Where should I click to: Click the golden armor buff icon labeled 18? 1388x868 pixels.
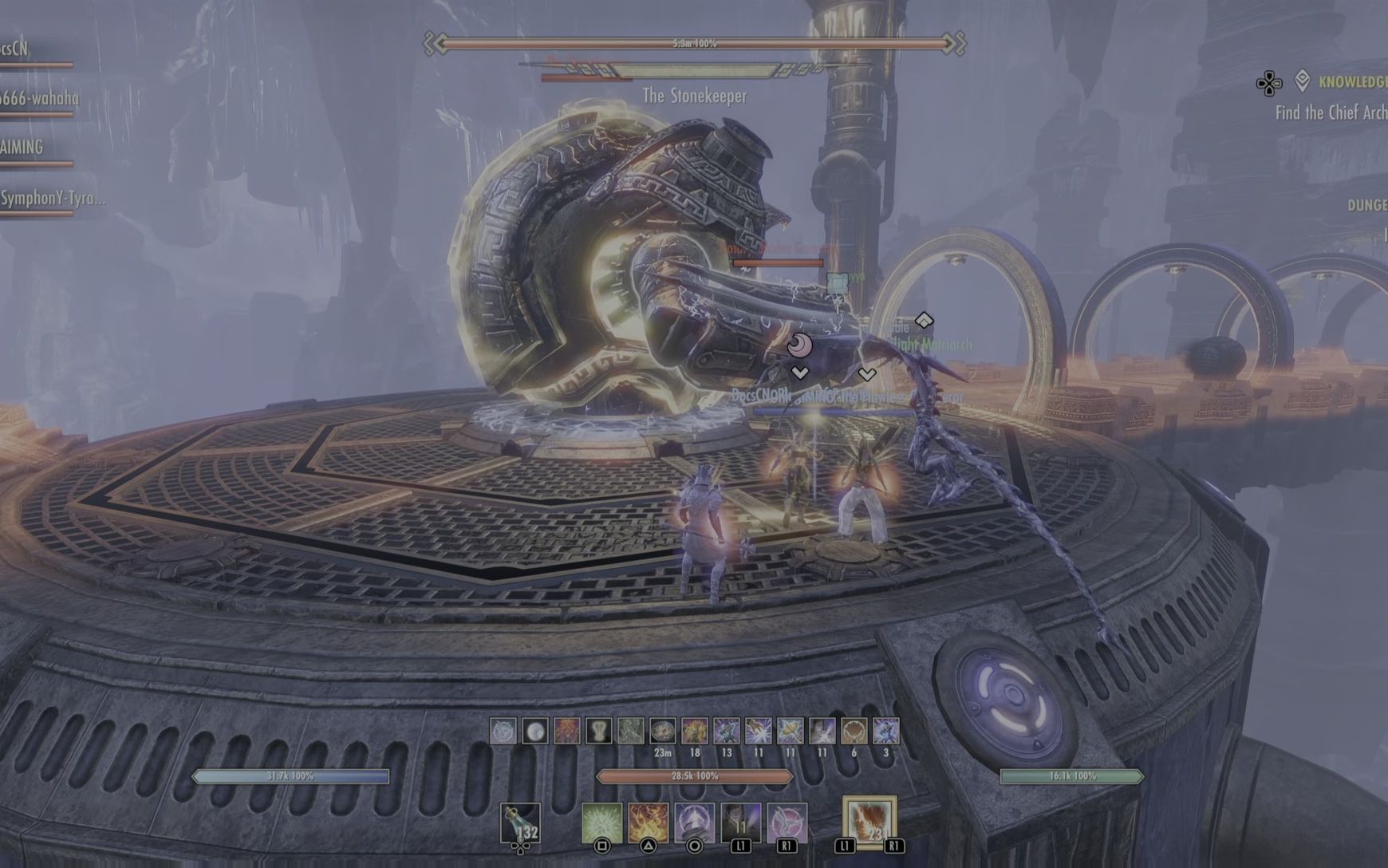pos(696,732)
